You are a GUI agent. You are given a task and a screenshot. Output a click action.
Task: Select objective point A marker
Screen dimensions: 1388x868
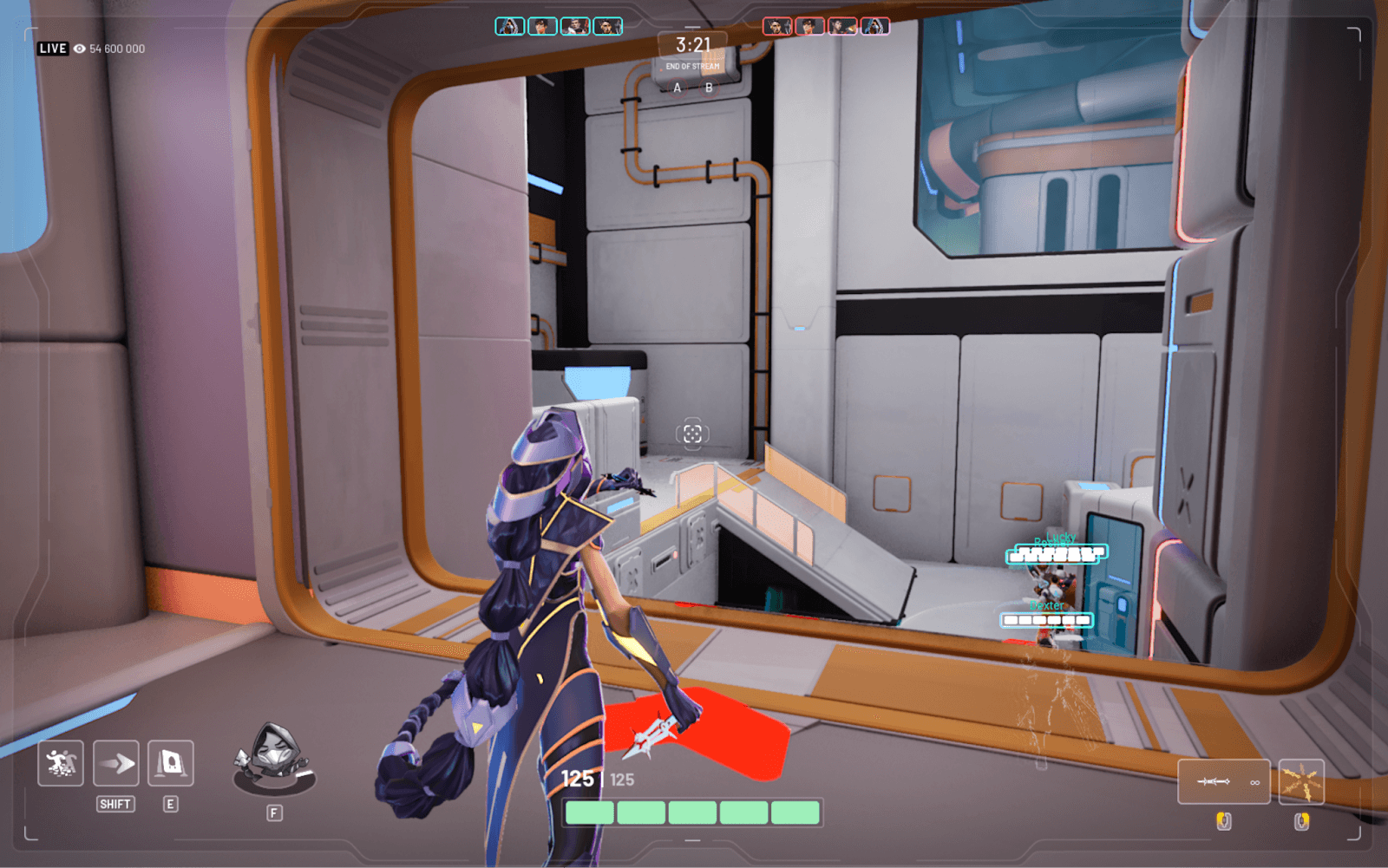coord(678,88)
